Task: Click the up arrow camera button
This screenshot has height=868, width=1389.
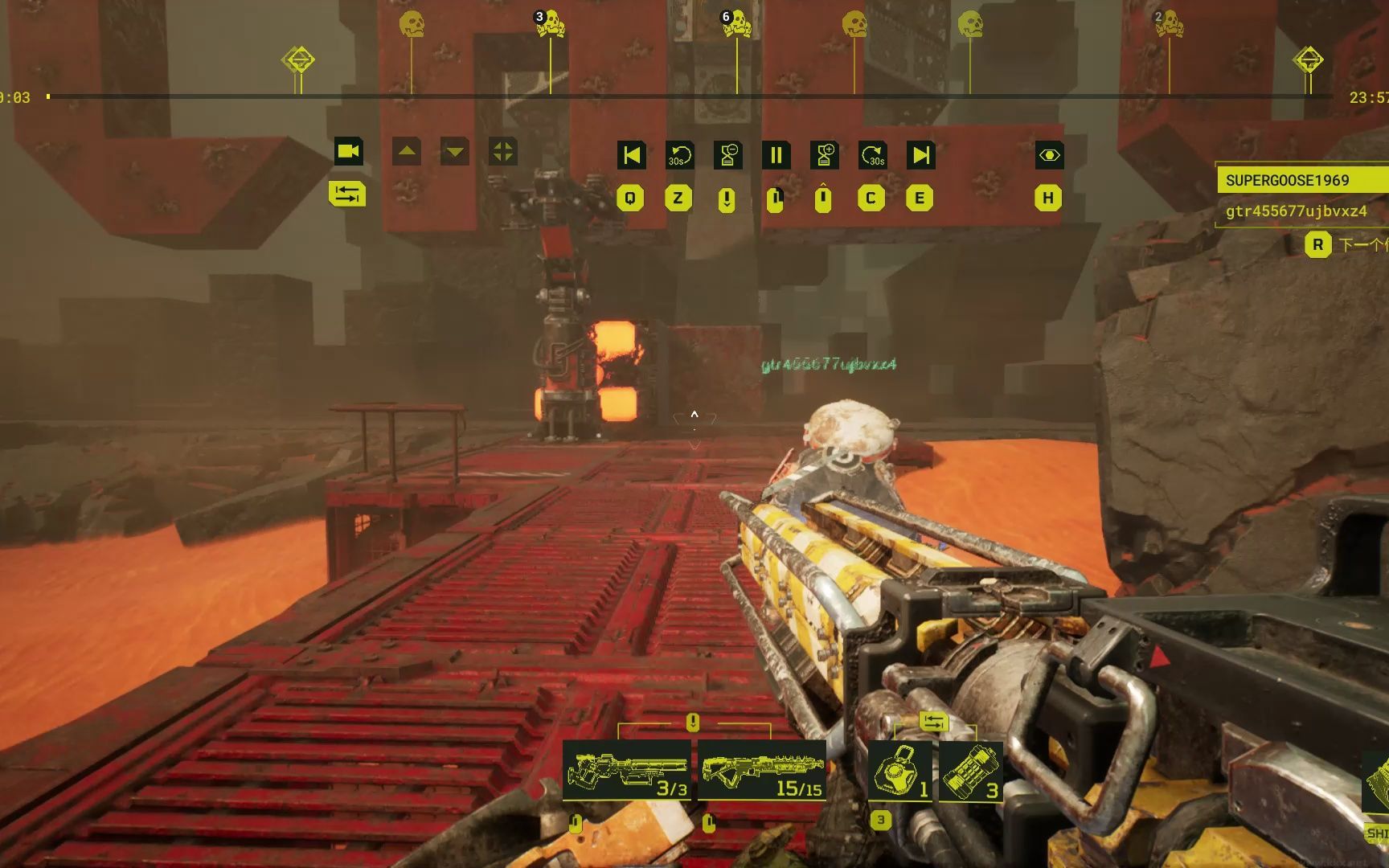Action: point(407,151)
